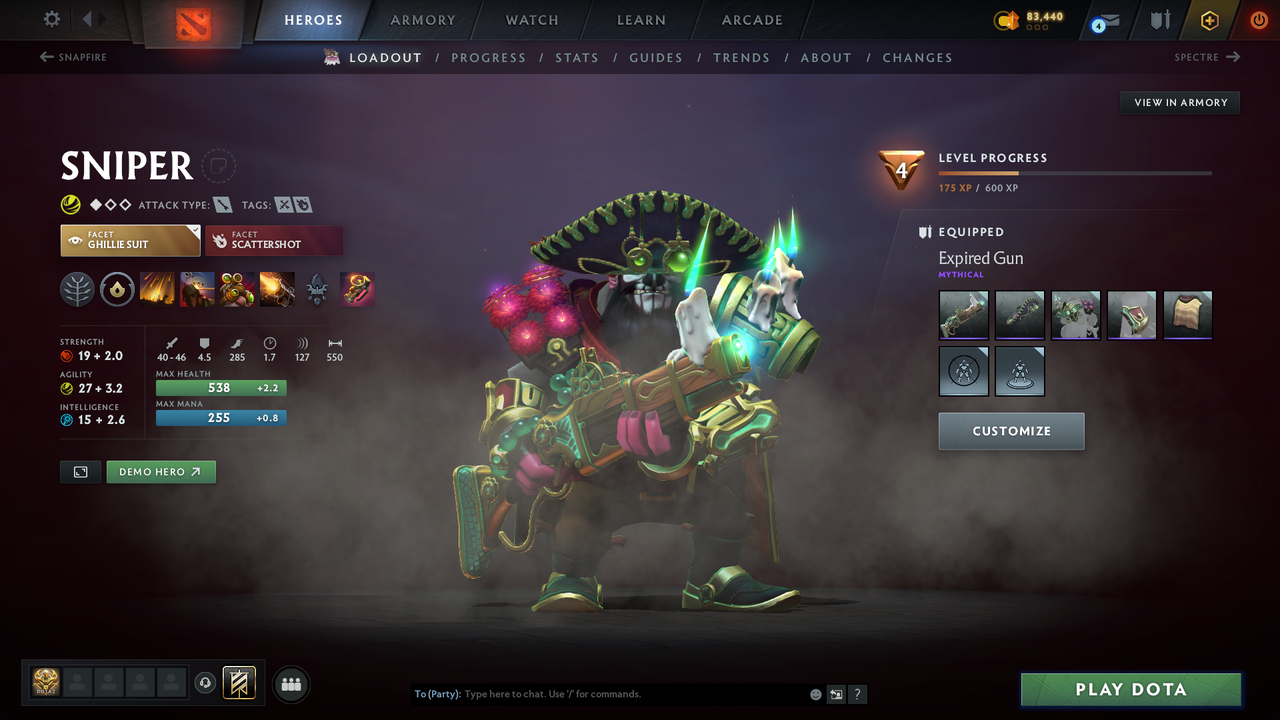
Task: Click the Headshot ability icon
Action: (197, 289)
